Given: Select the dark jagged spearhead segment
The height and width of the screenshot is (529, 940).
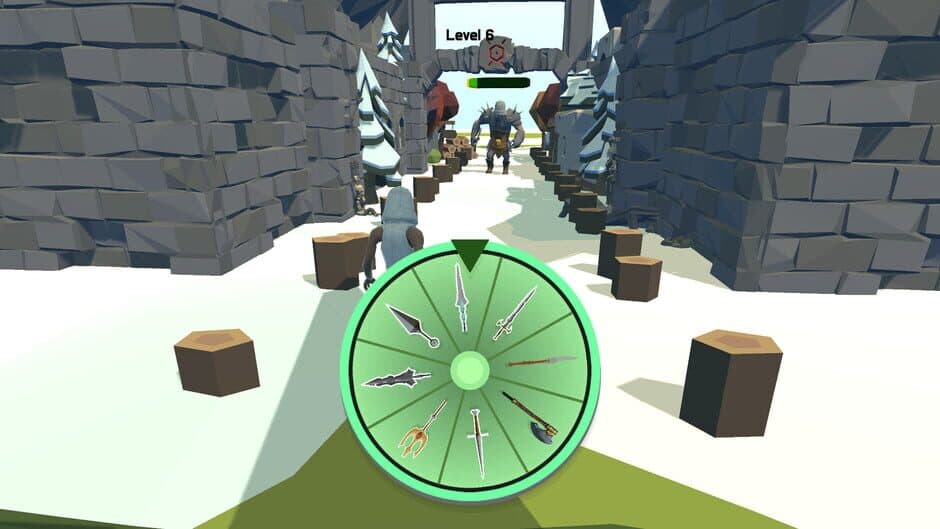Looking at the screenshot, I should pos(397,379).
